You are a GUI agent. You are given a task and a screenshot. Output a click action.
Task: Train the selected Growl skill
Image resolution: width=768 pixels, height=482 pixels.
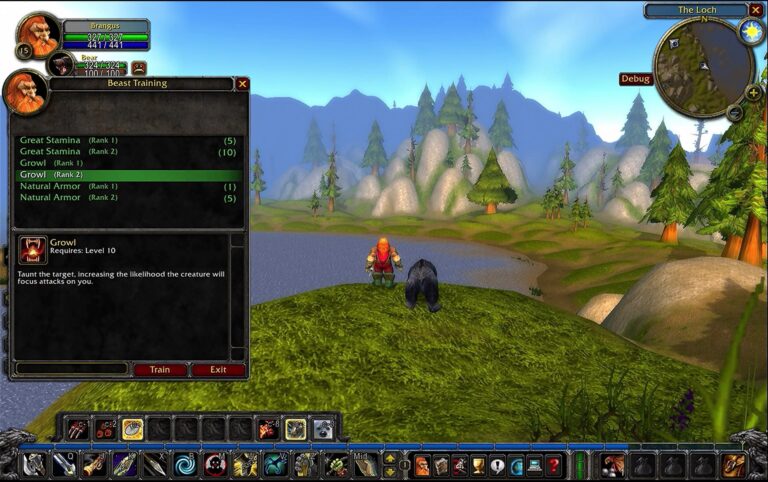[160, 370]
